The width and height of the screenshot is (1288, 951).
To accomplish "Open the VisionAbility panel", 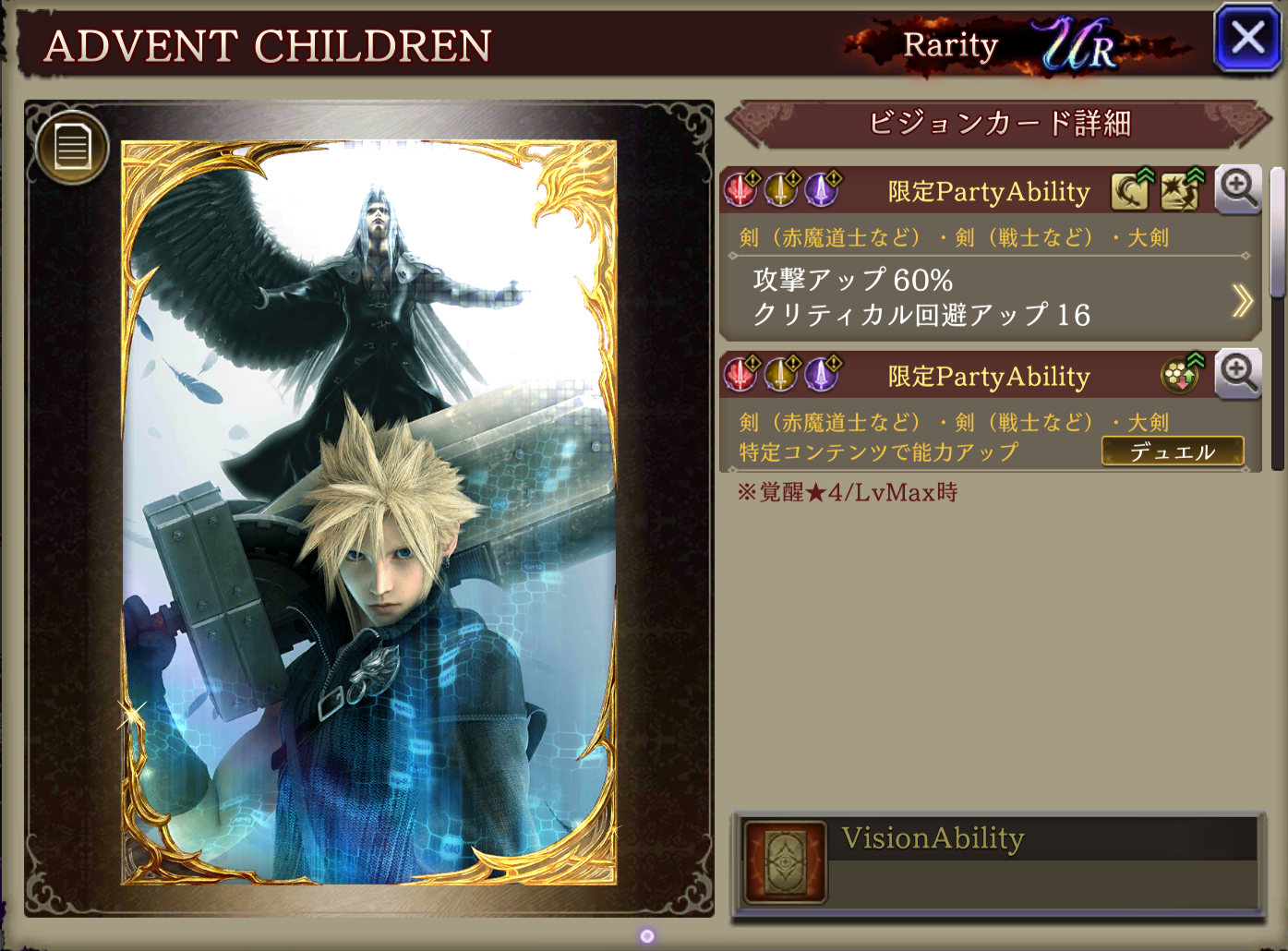I will (999, 866).
